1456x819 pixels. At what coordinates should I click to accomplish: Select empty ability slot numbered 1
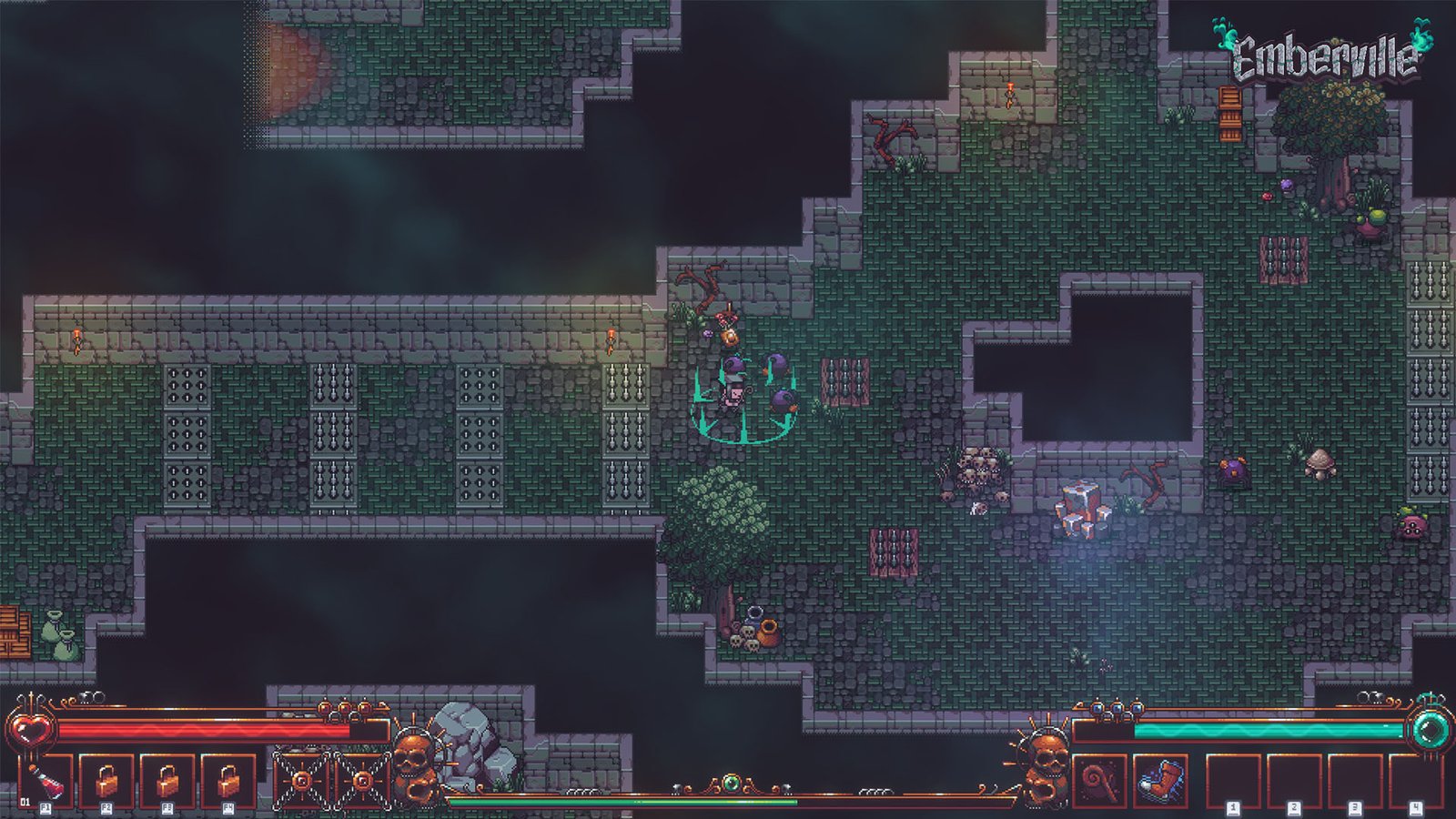point(1233,781)
